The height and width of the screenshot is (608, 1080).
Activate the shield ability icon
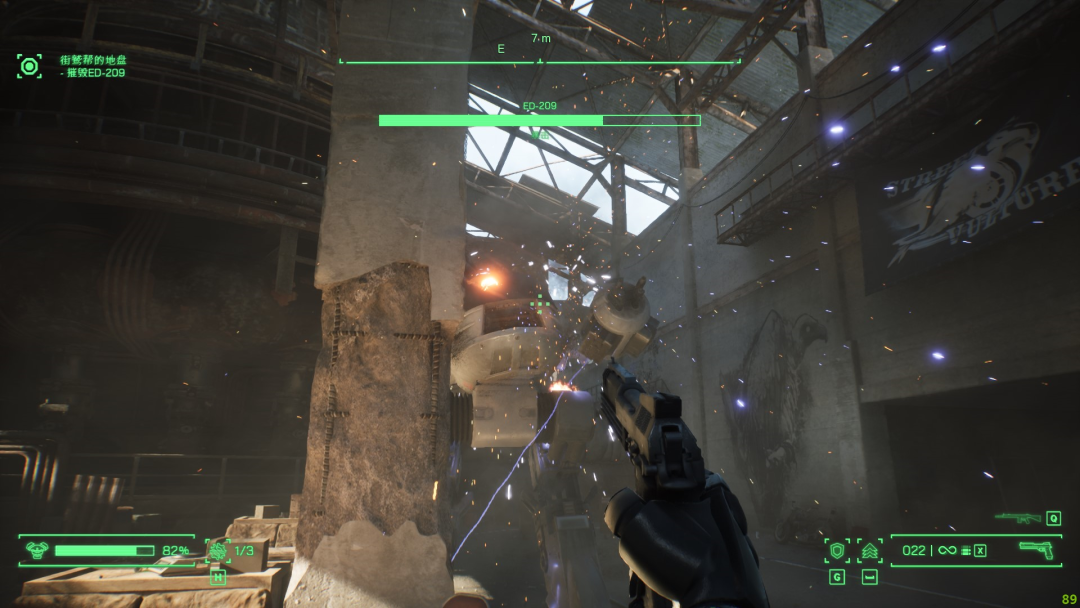point(837,550)
